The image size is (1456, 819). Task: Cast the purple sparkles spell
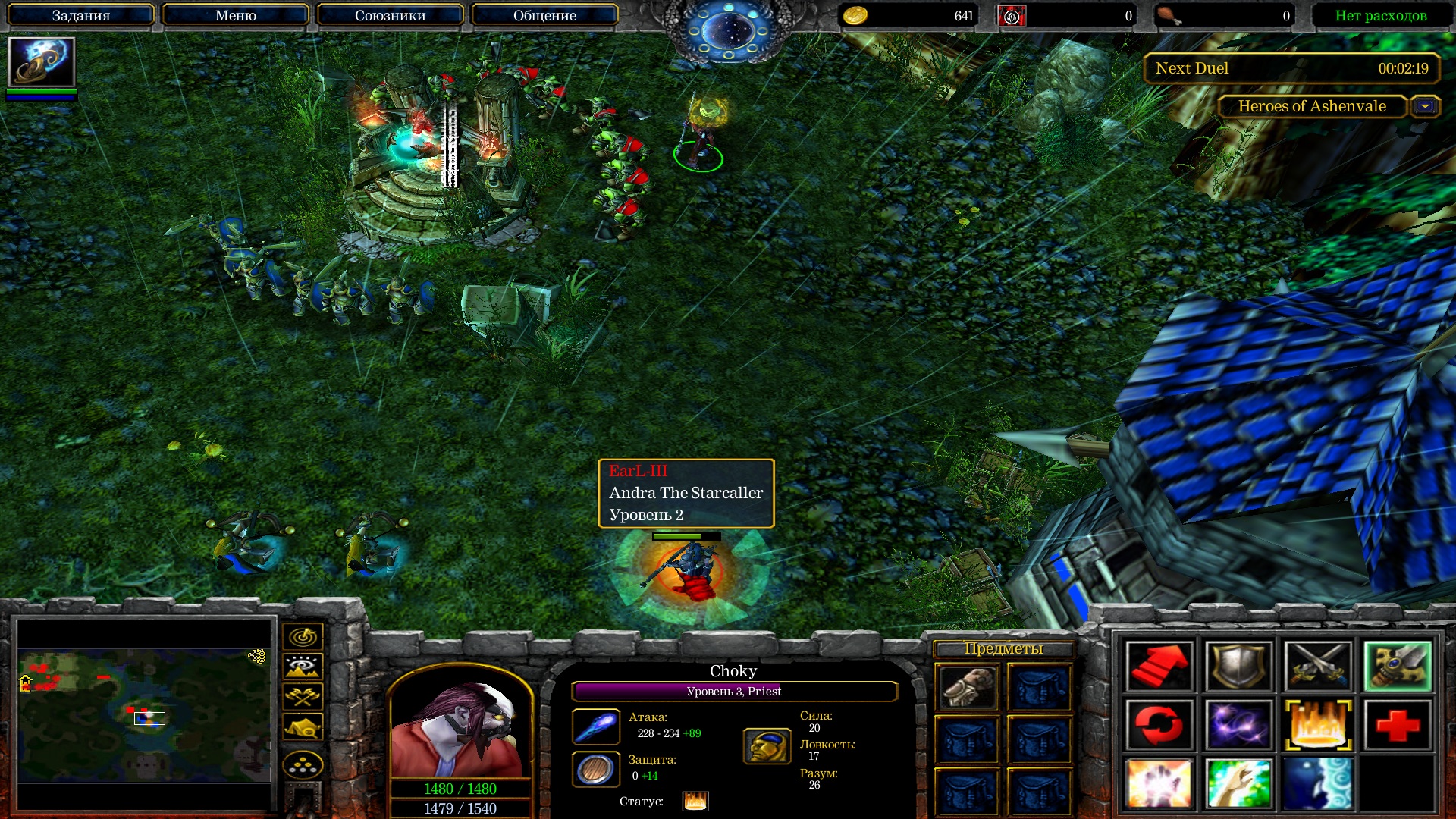click(1238, 725)
